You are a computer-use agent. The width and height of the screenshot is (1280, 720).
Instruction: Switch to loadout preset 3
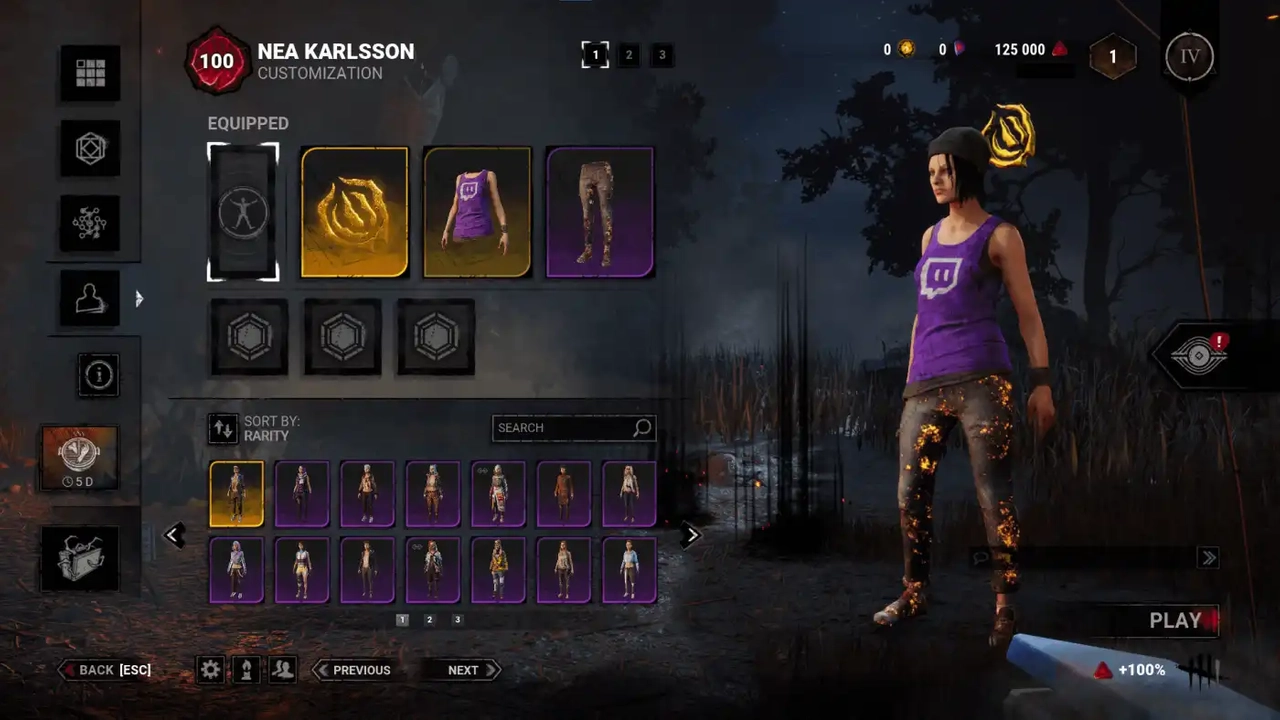pos(661,56)
